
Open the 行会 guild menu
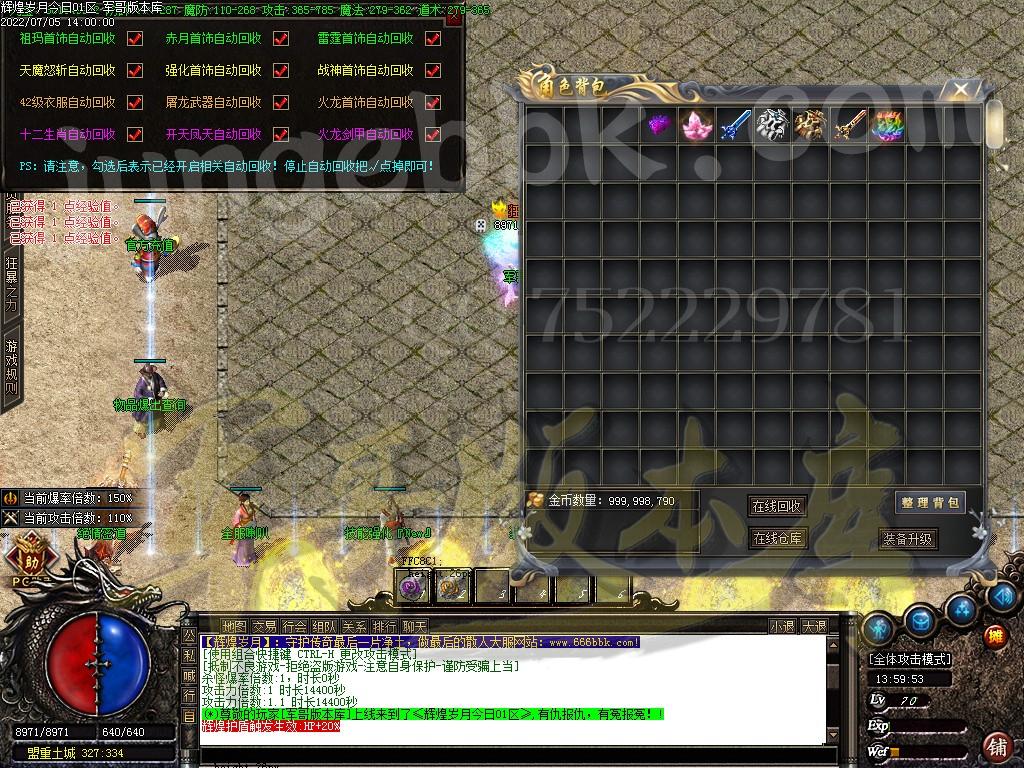294,627
